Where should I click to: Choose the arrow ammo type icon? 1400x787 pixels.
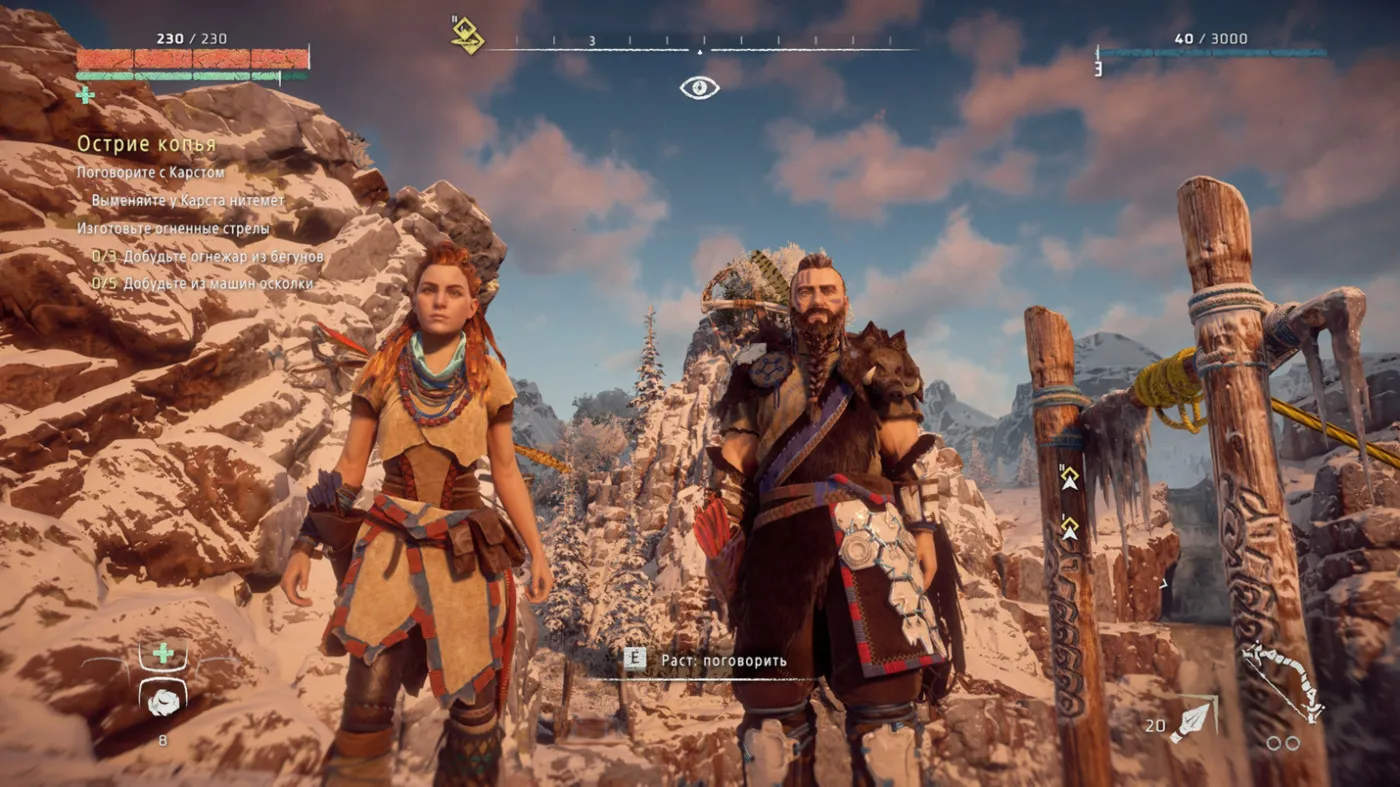(x=1194, y=720)
